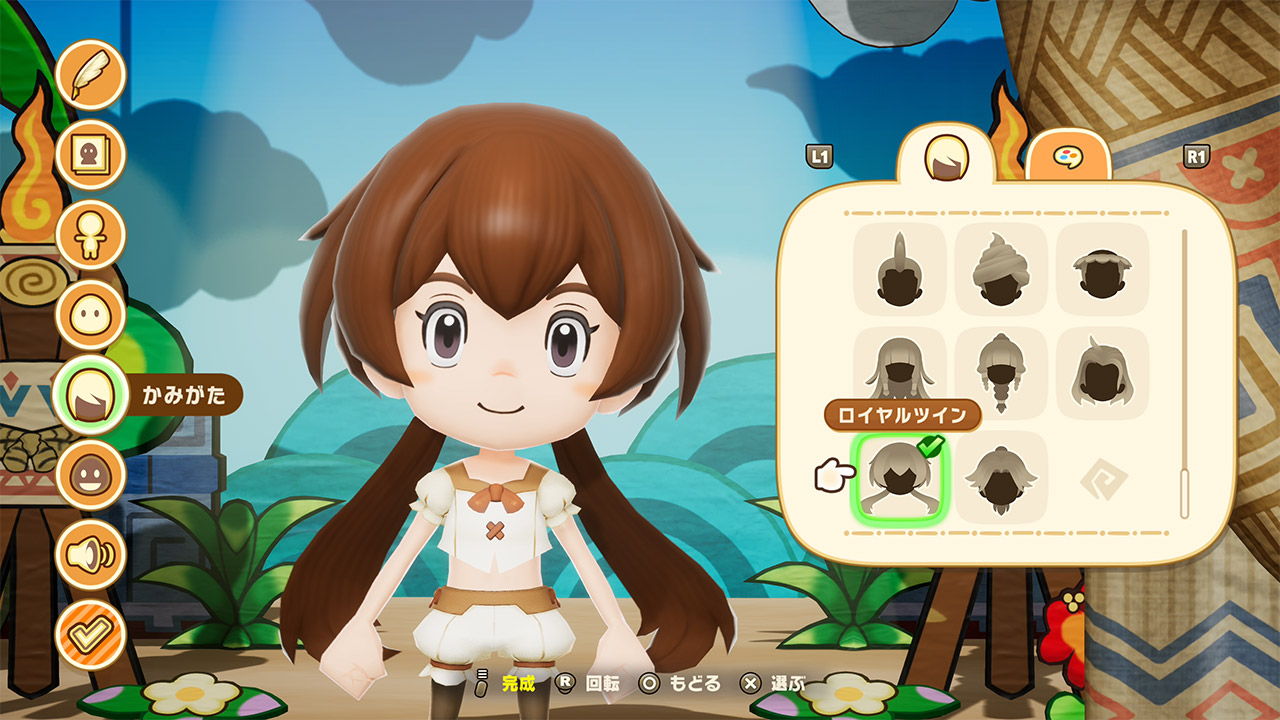The height and width of the screenshot is (720, 1280).
Task: Select the short cropped cap hairstyle
Action: pyautogui.click(x=1102, y=269)
